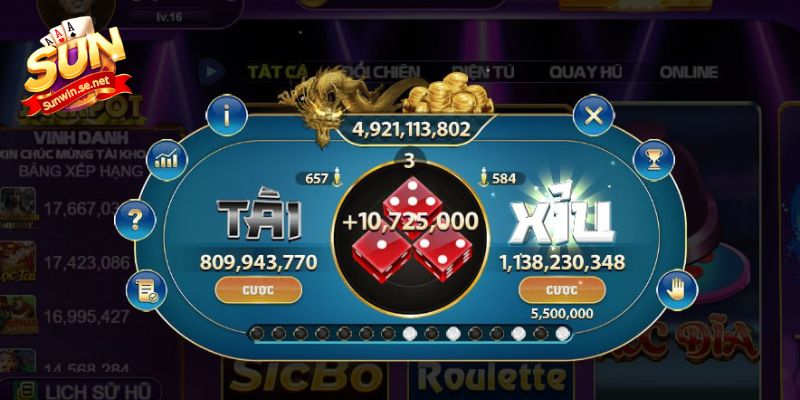Close the Tài Xỉu game panel
The width and height of the screenshot is (800, 400).
click(x=594, y=116)
